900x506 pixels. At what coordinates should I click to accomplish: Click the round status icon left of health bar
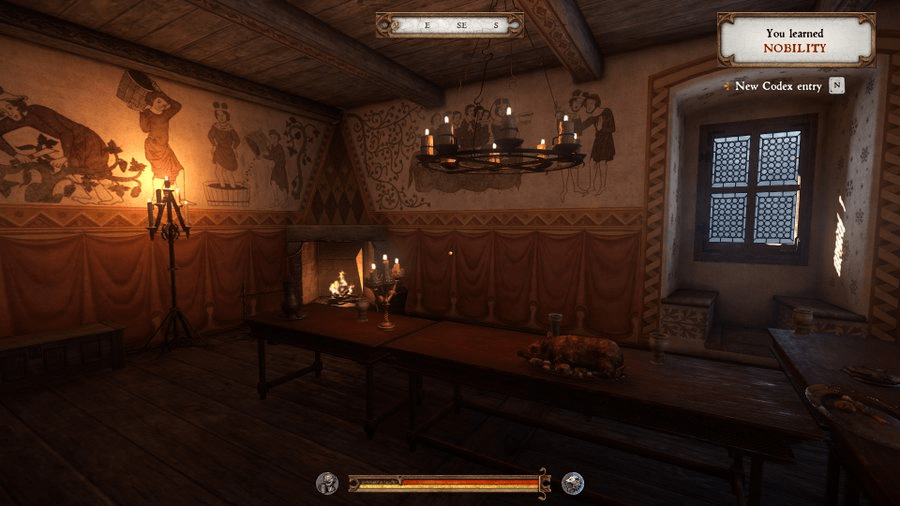(327, 483)
